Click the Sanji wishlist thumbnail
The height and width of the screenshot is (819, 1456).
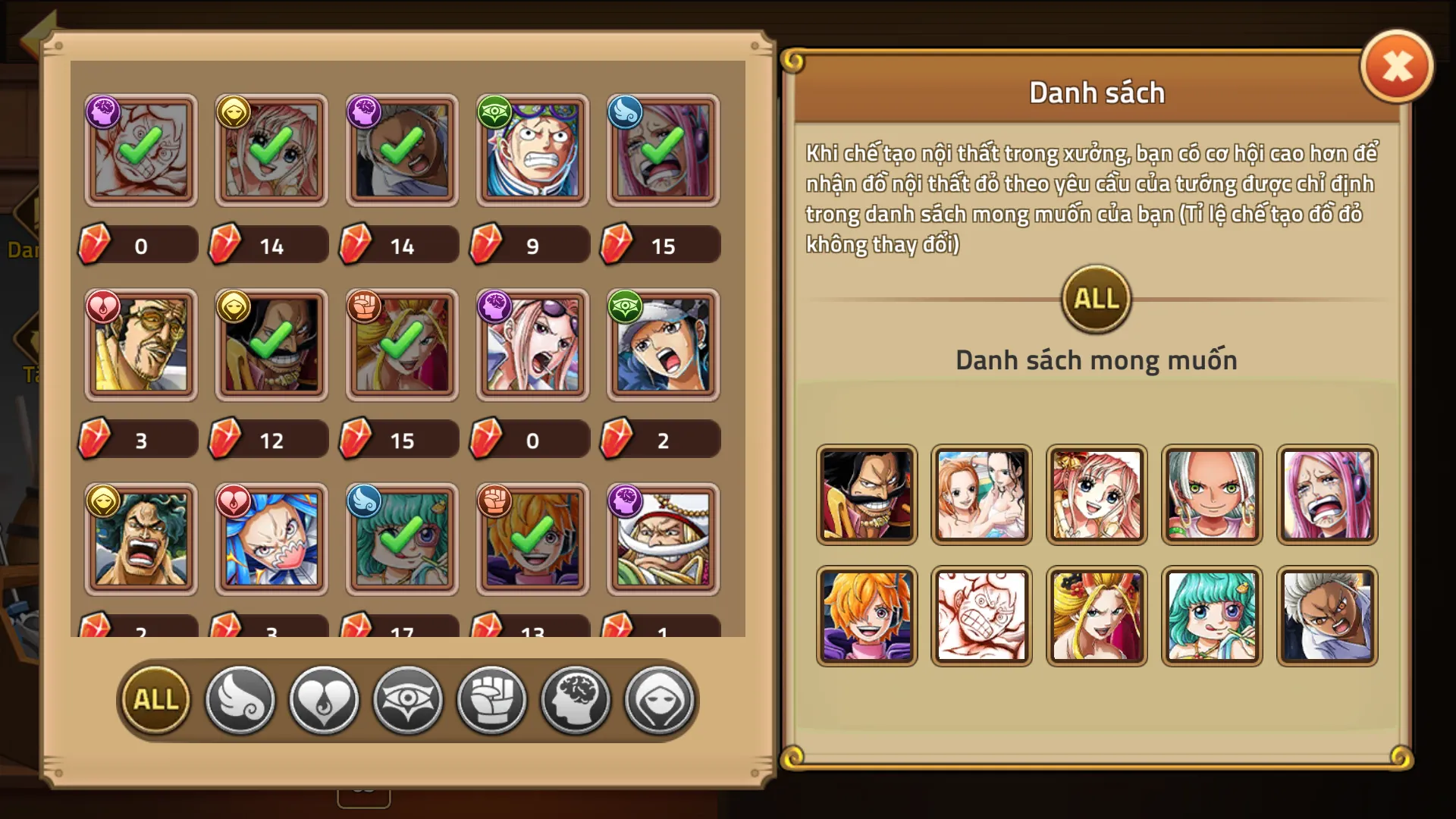click(866, 614)
